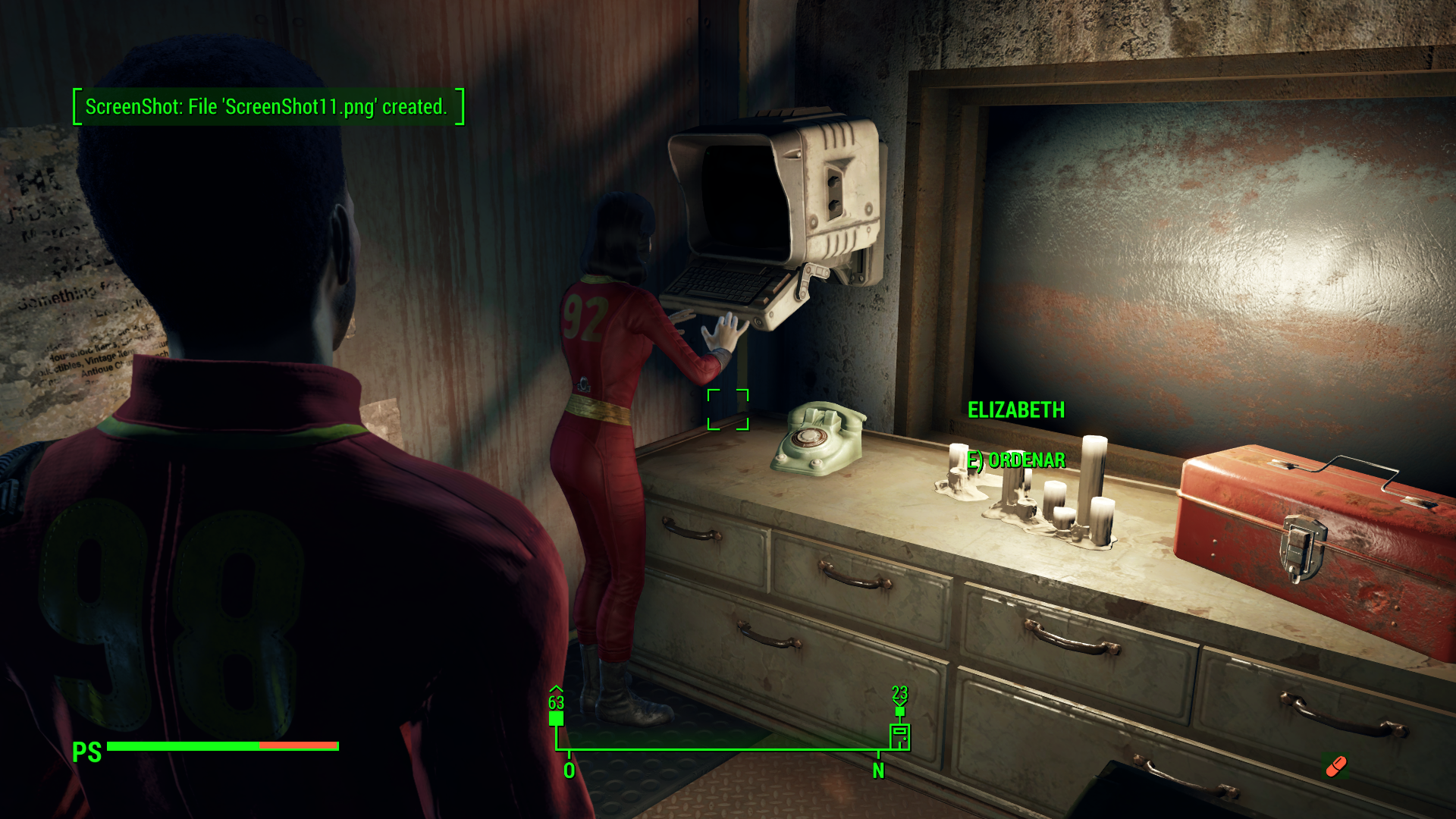
Task: Click the compass terminal marker labeled 23
Action: point(899,735)
